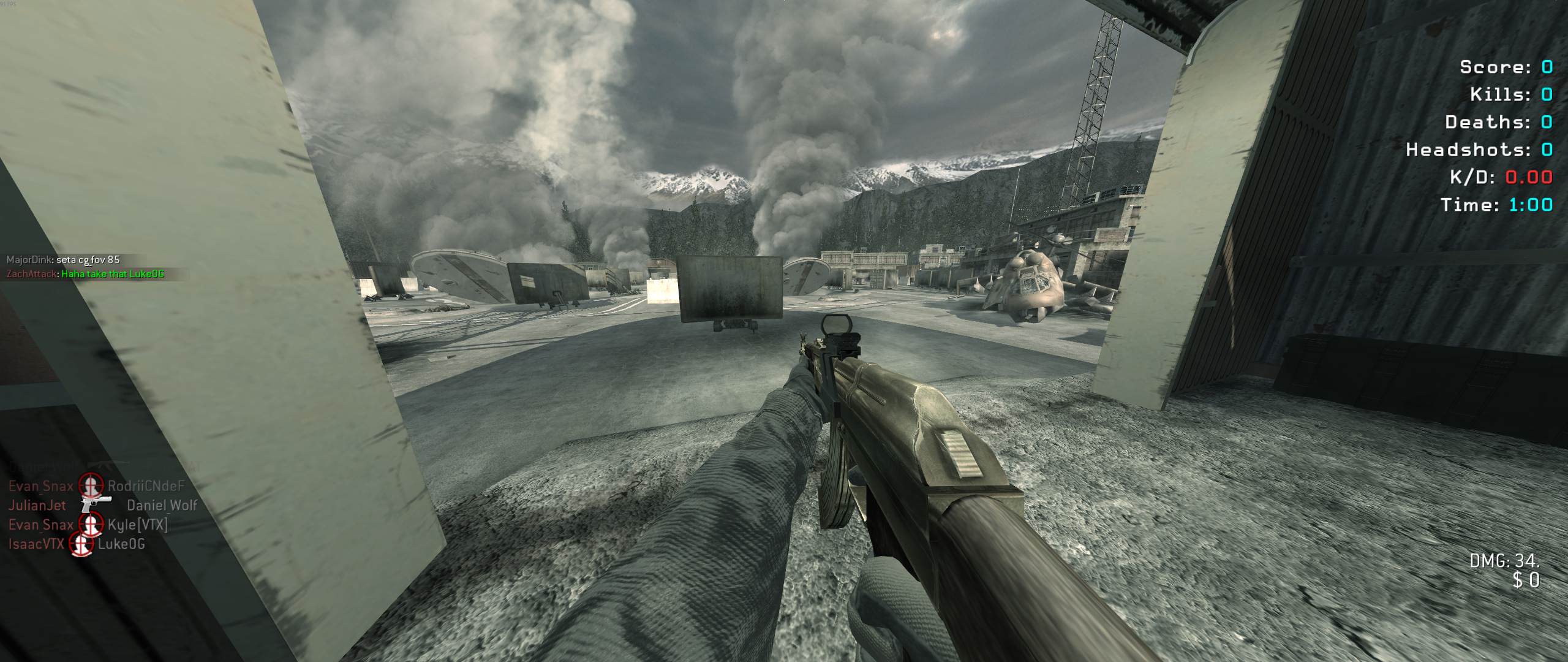Select the JulianJet pistol kill icon
The image size is (1568, 662).
pyautogui.click(x=96, y=504)
